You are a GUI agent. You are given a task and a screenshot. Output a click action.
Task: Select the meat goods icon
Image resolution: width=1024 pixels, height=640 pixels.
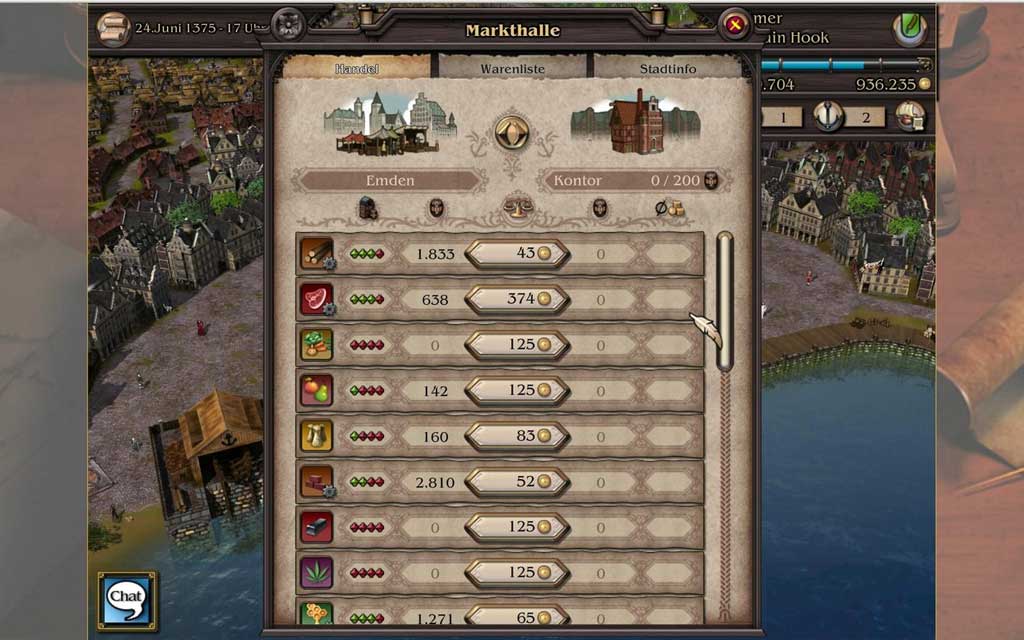316,299
